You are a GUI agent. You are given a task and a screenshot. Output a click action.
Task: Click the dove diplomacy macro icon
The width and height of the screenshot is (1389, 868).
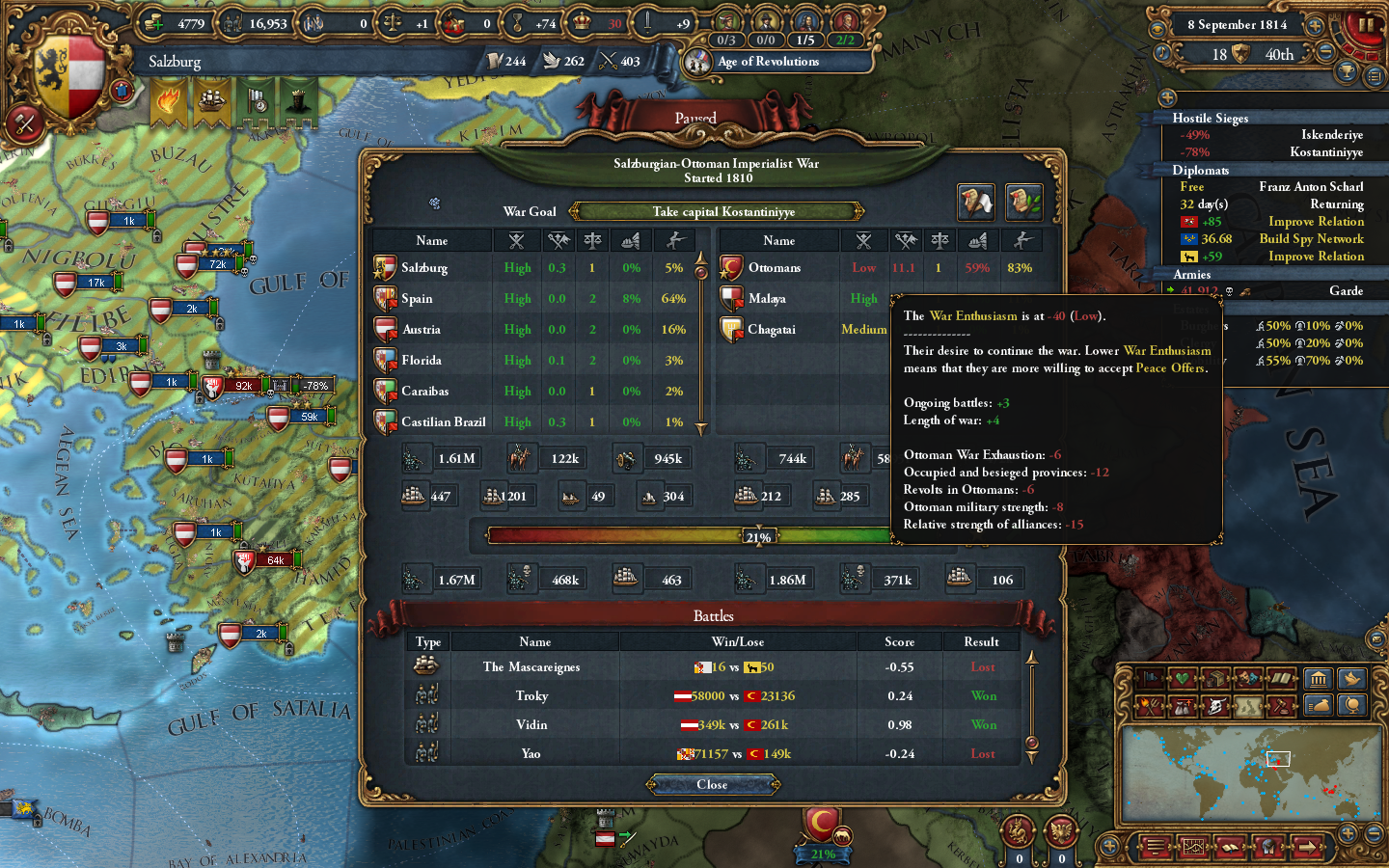(x=1353, y=679)
